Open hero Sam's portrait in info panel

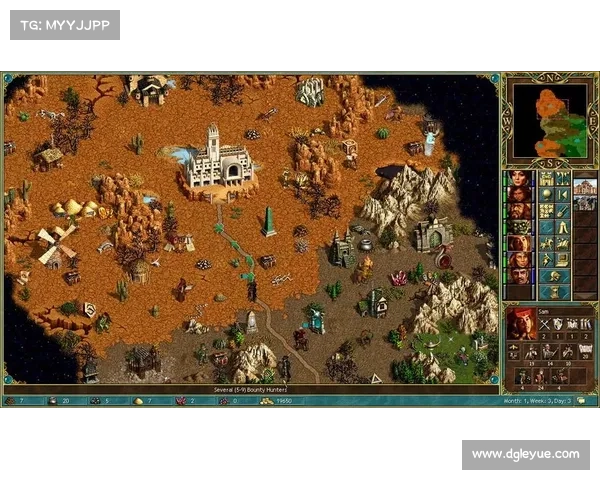coord(521,323)
